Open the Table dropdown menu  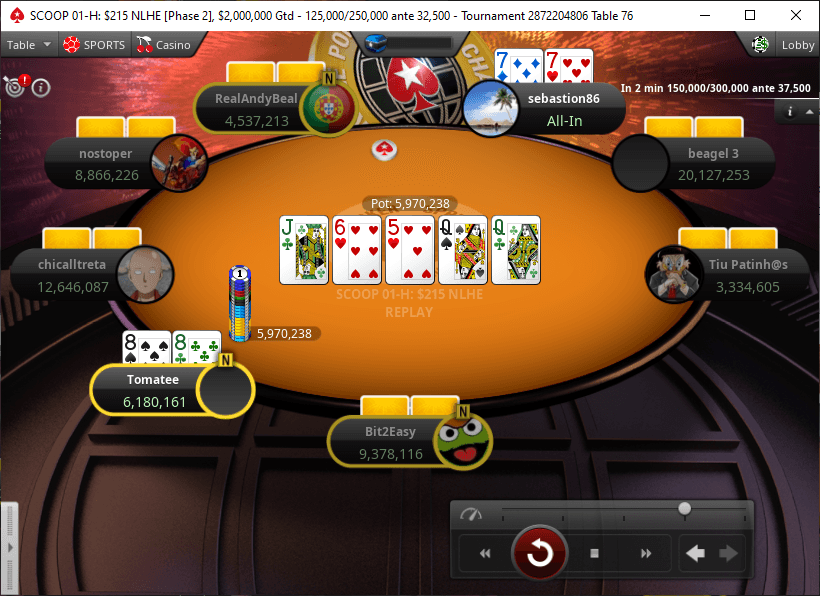(x=28, y=45)
